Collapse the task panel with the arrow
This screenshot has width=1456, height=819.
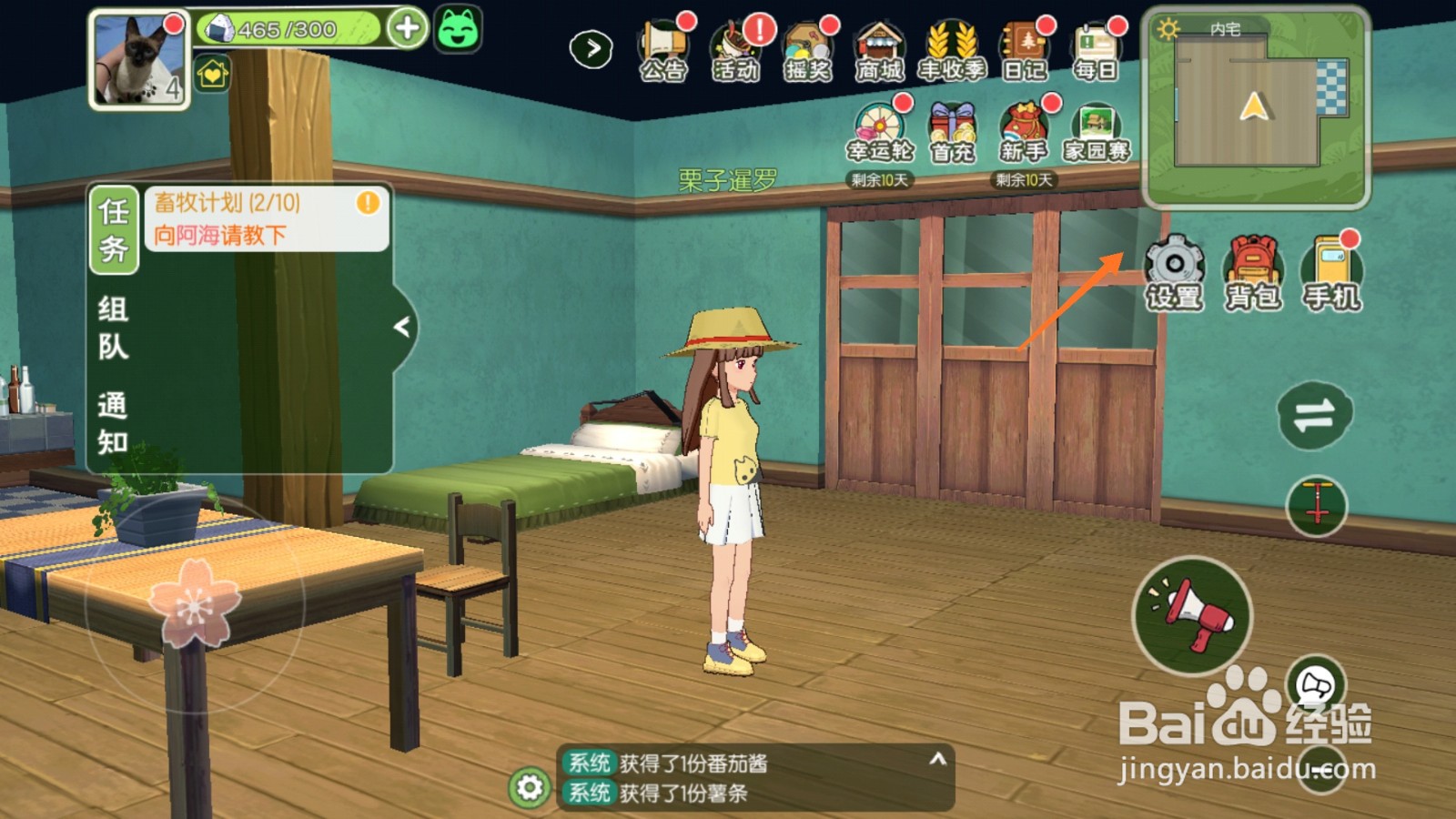(402, 326)
